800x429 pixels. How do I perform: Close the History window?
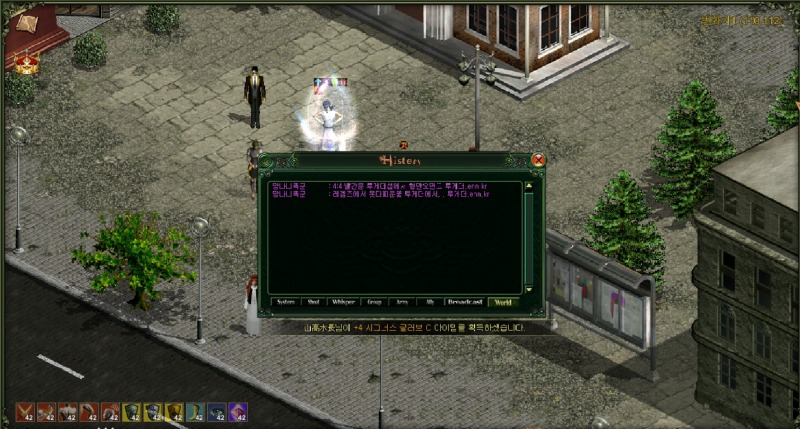click(538, 160)
